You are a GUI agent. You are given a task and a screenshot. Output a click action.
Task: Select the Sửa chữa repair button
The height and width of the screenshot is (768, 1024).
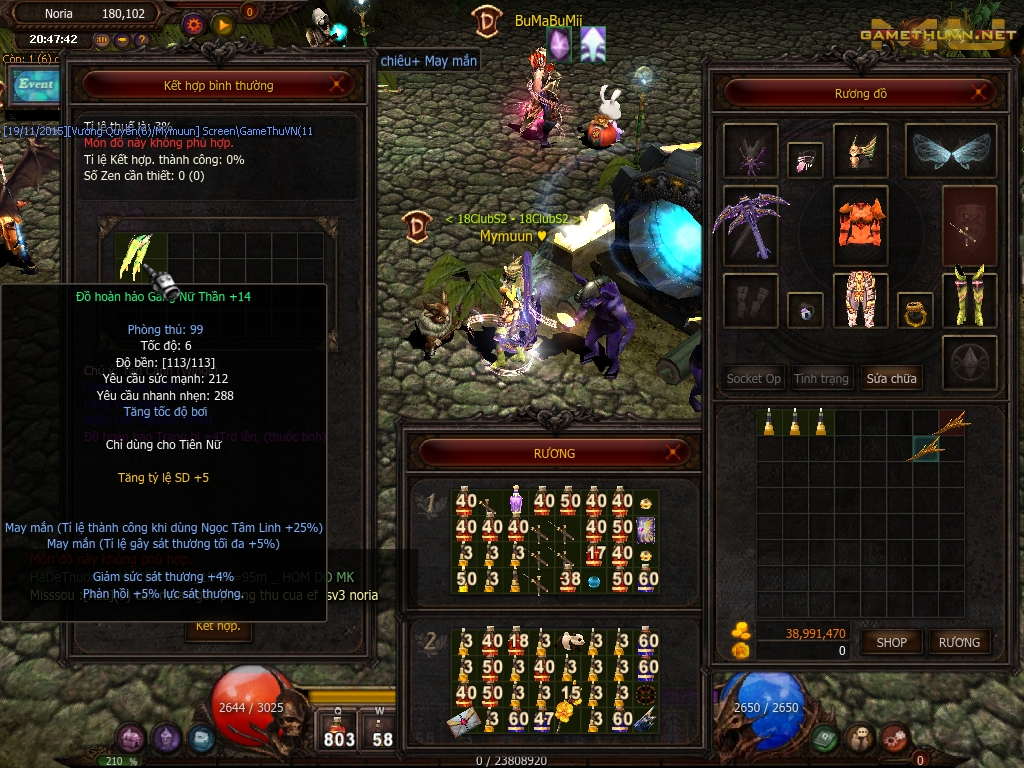point(891,379)
